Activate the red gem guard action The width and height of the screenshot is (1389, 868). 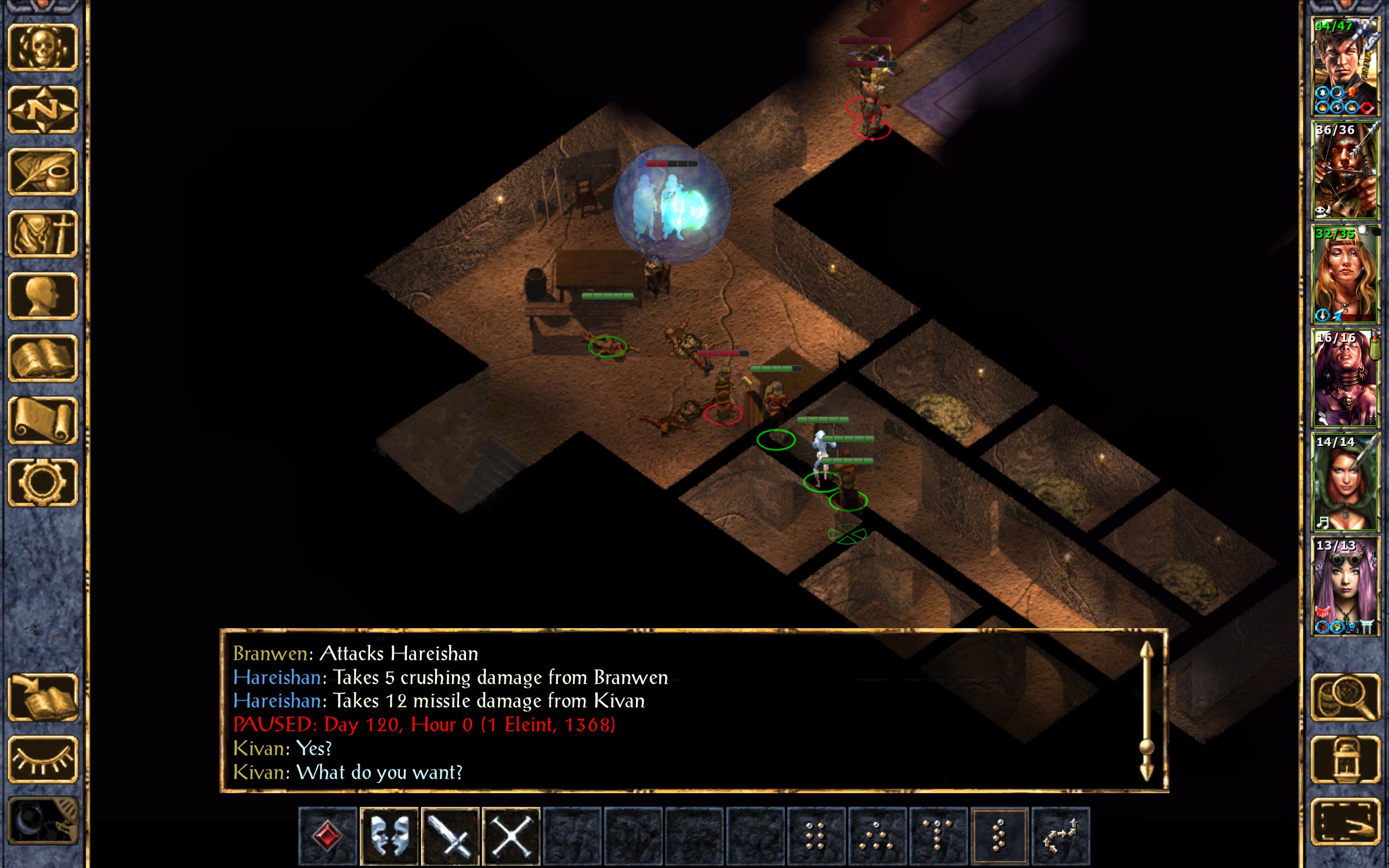point(328,835)
